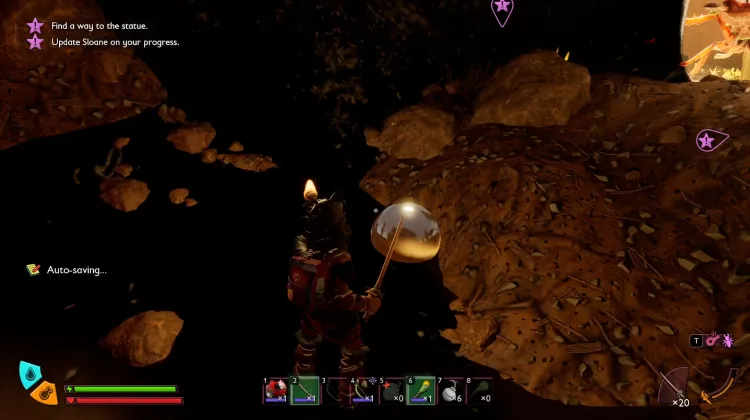Choose the bomb in hotbar slot 5
The image size is (750, 420).
392,390
